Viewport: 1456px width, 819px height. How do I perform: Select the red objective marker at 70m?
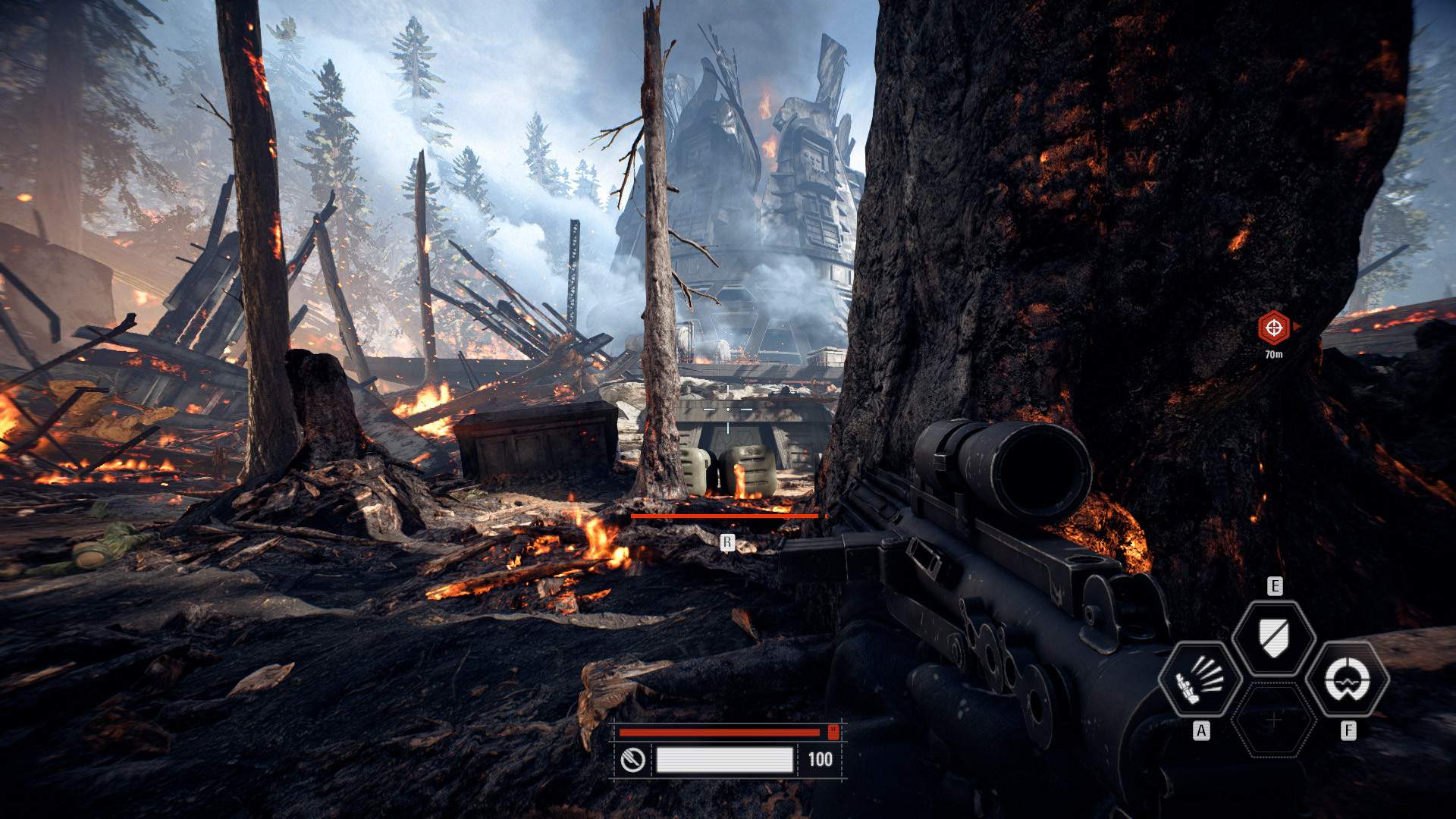pyautogui.click(x=1274, y=328)
